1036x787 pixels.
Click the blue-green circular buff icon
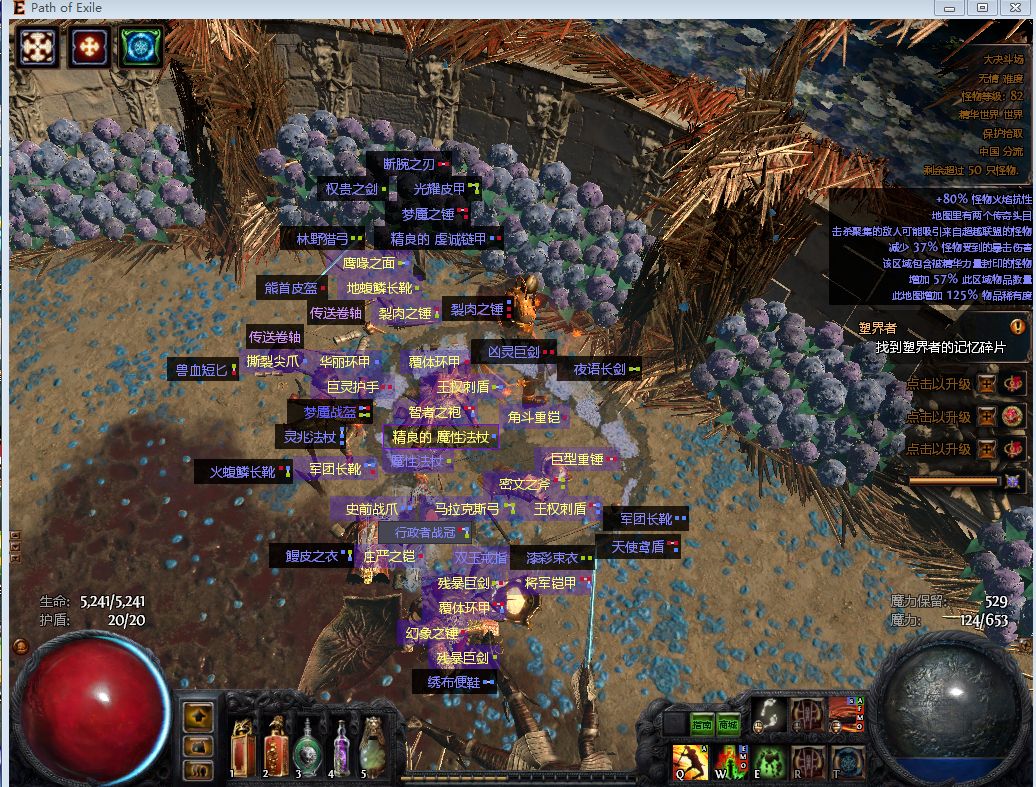point(141,47)
